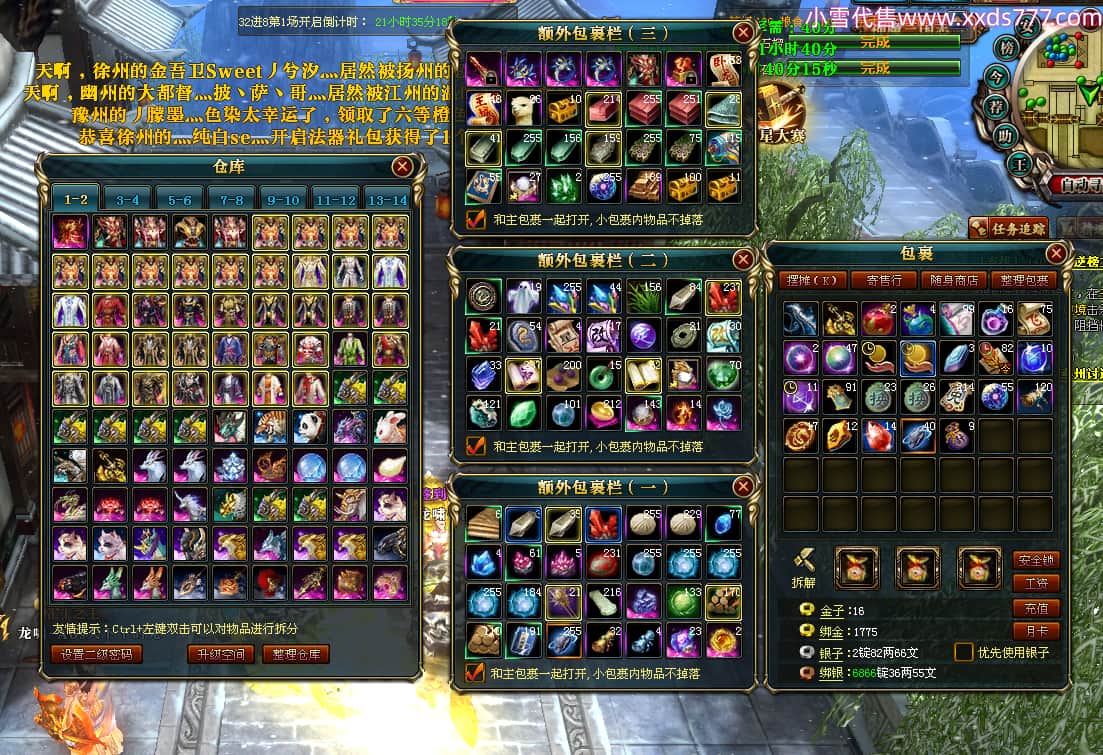Open warehouse tab 13-14
This screenshot has height=755, width=1103.
coord(387,199)
